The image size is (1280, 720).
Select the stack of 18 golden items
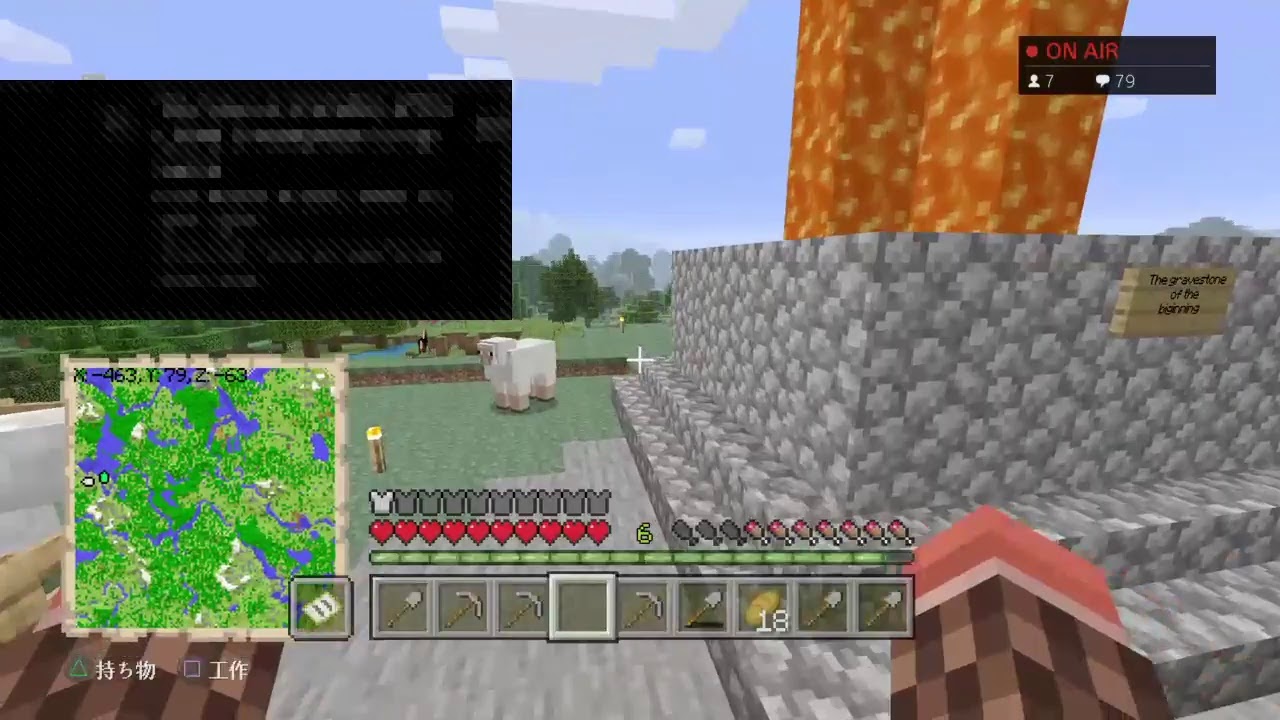tap(764, 605)
